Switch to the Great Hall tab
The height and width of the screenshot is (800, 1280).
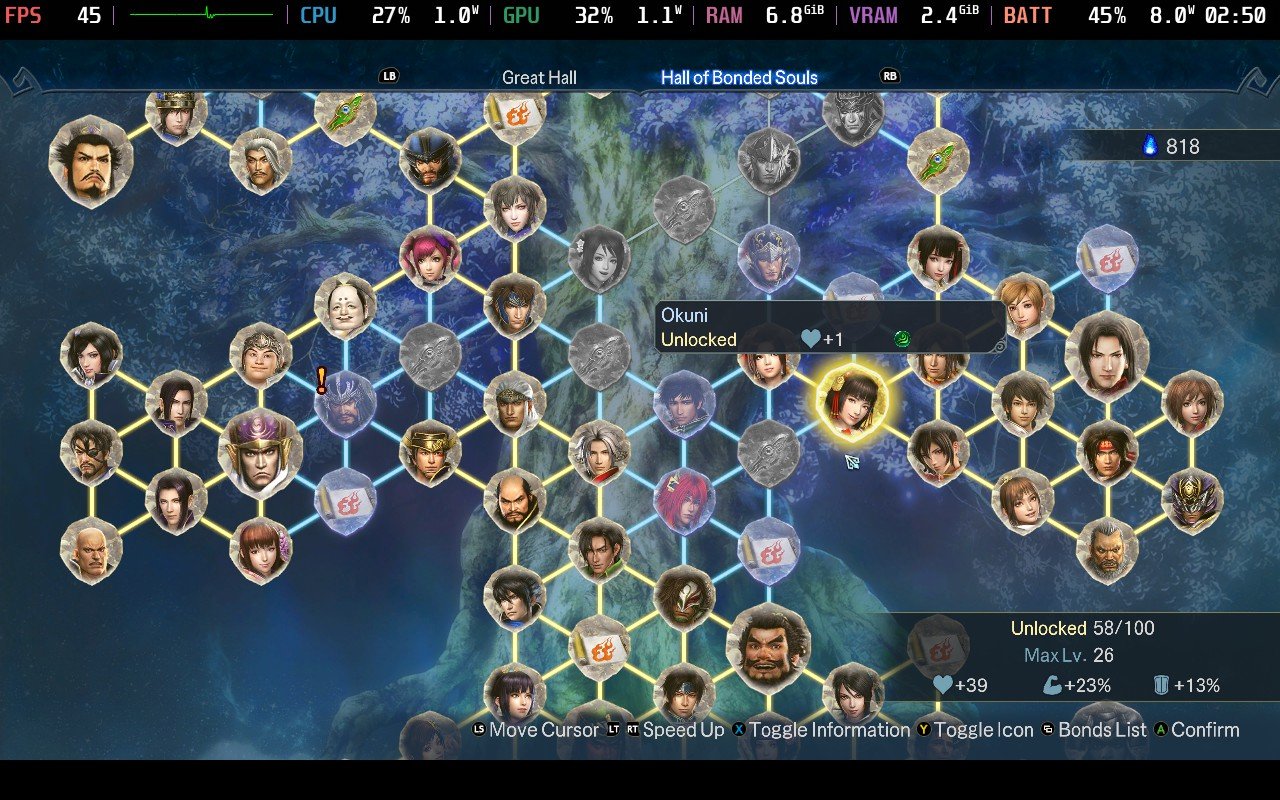539,76
